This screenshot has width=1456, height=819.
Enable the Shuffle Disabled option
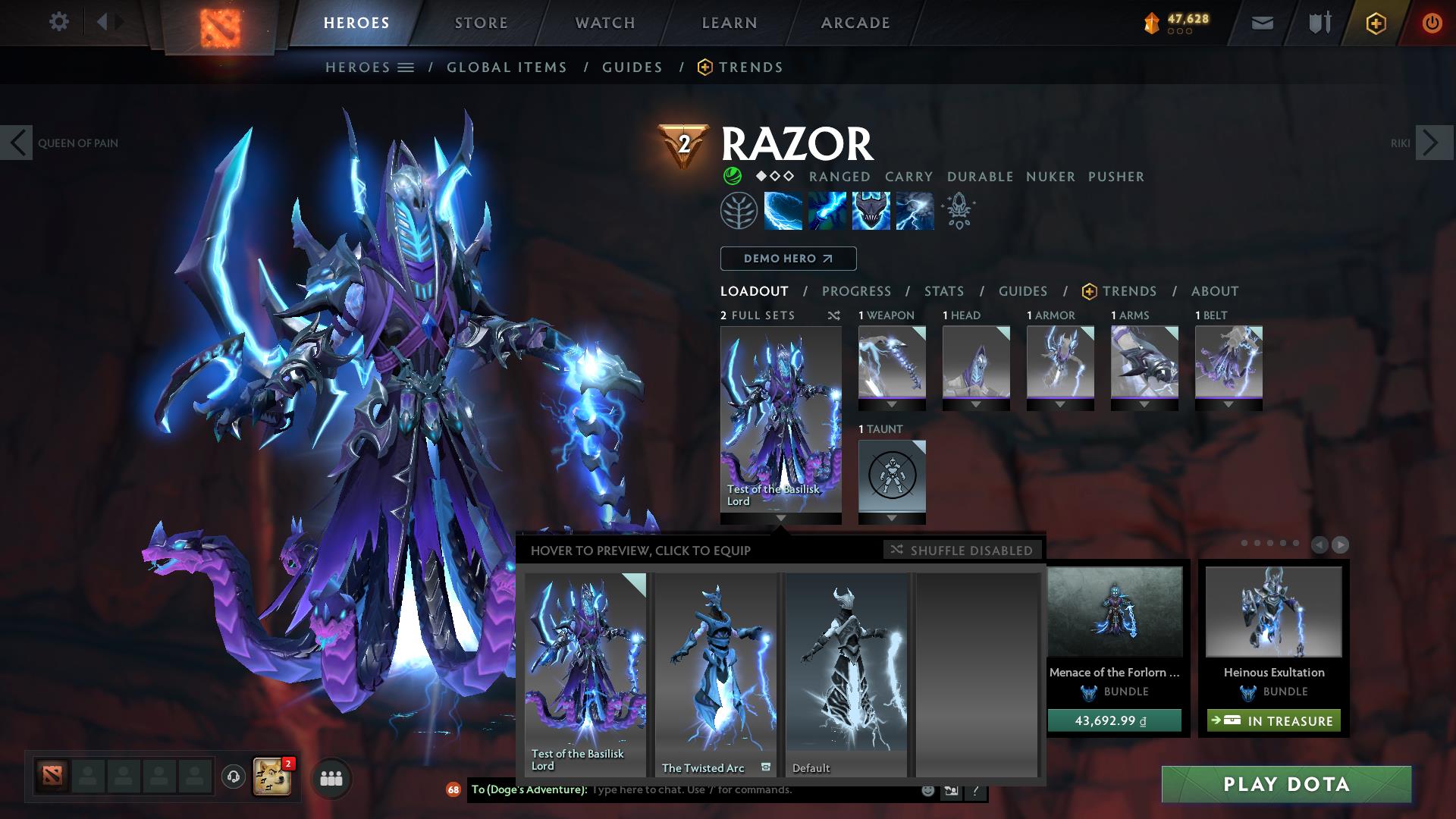[962, 551]
